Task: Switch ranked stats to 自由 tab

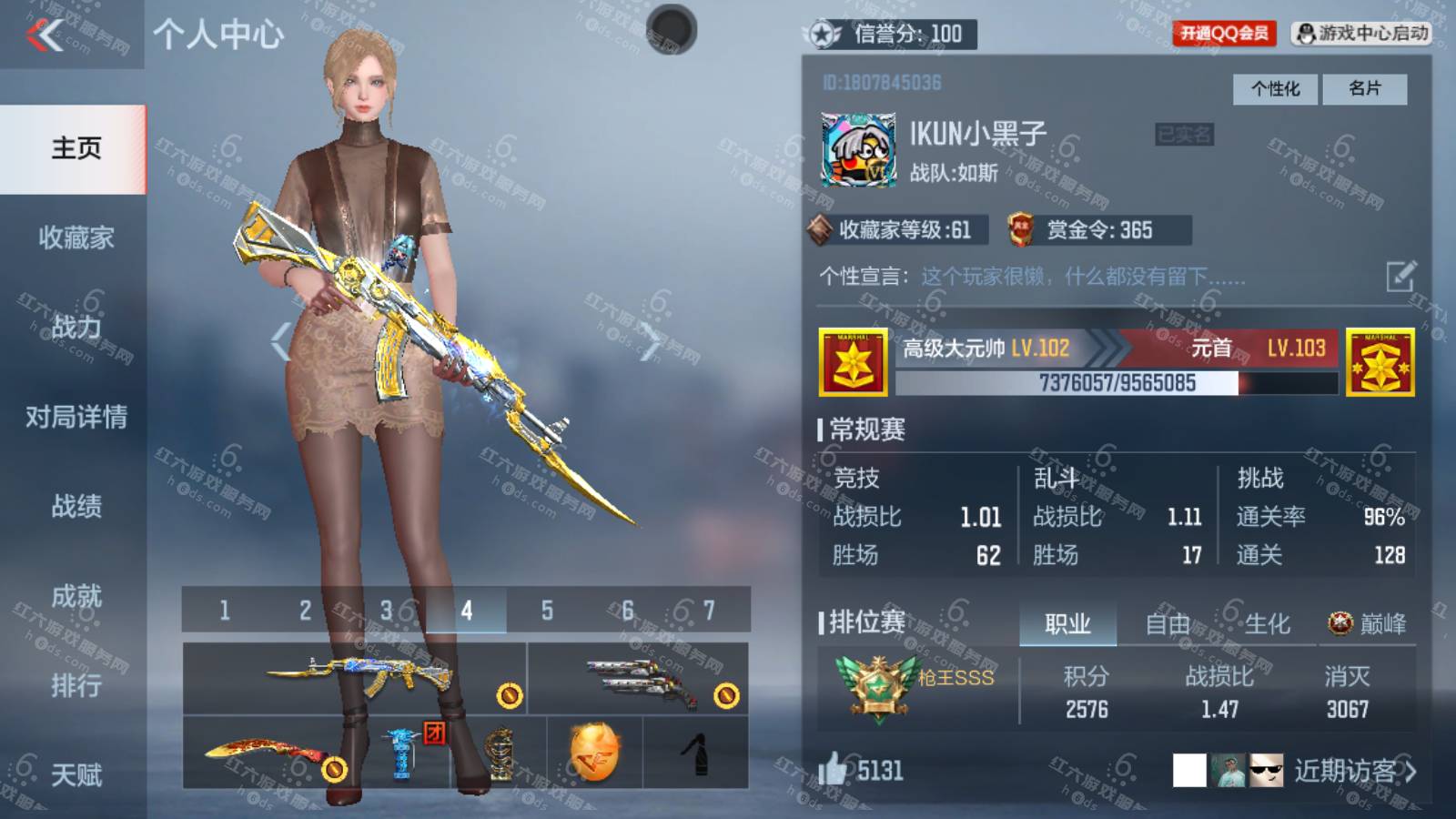Action: point(1168,624)
